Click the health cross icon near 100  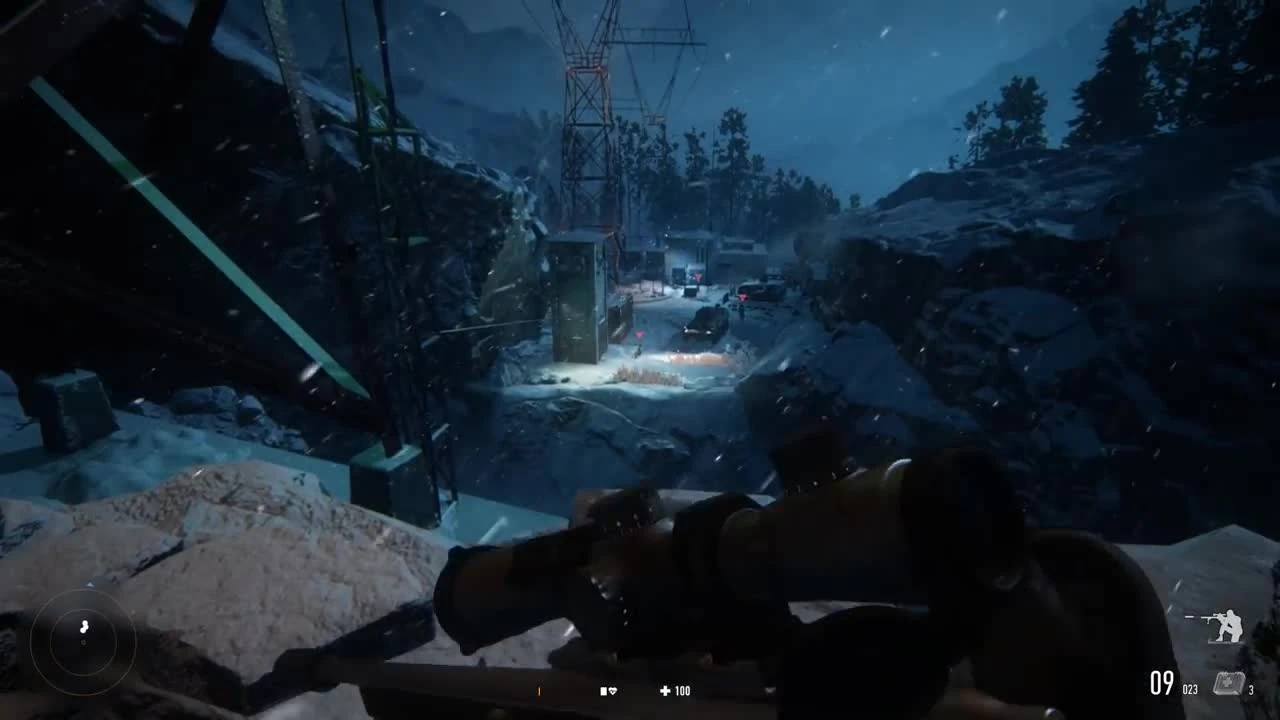pyautogui.click(x=665, y=690)
